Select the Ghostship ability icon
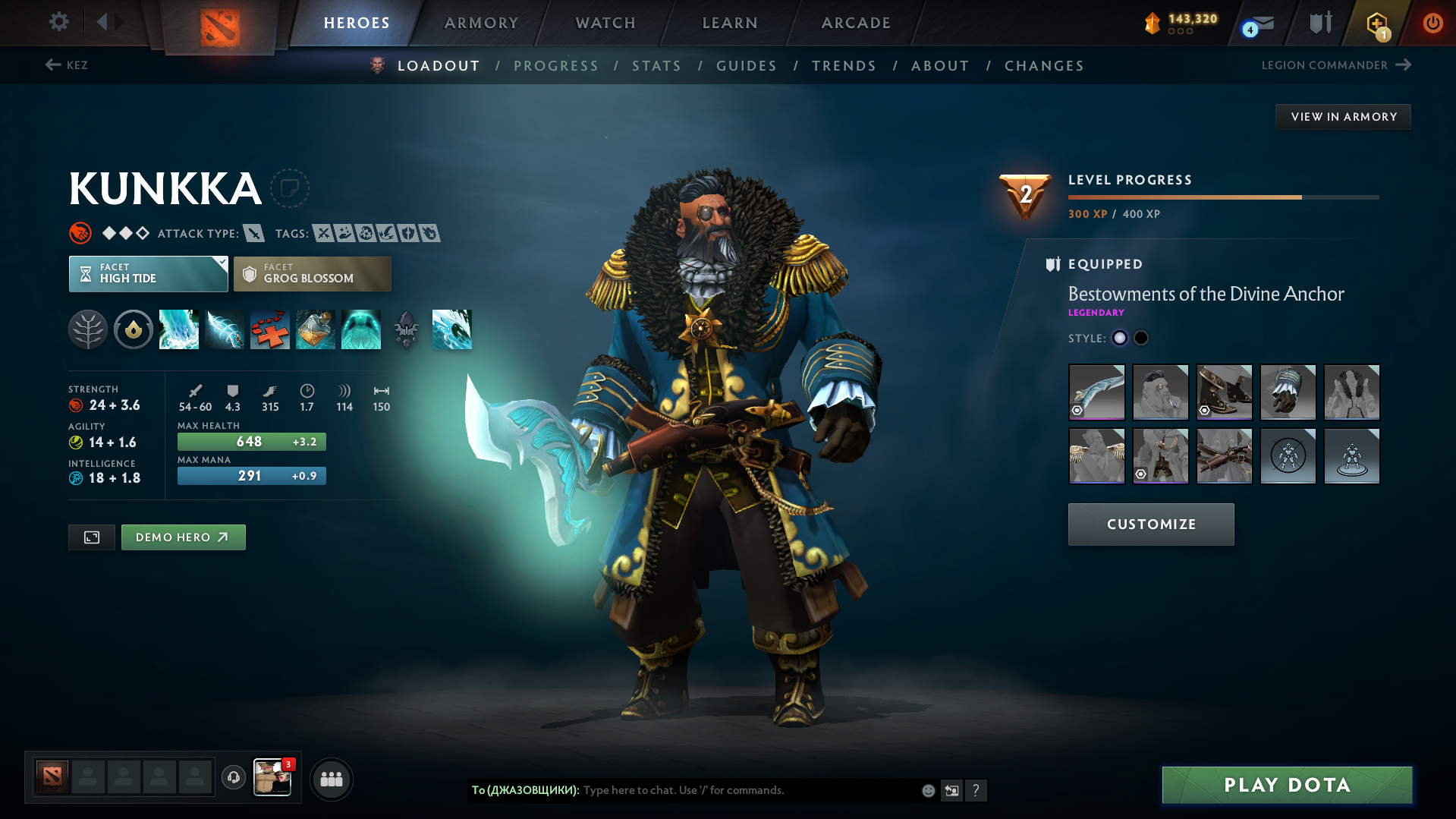The width and height of the screenshot is (1456, 819). tap(361, 329)
